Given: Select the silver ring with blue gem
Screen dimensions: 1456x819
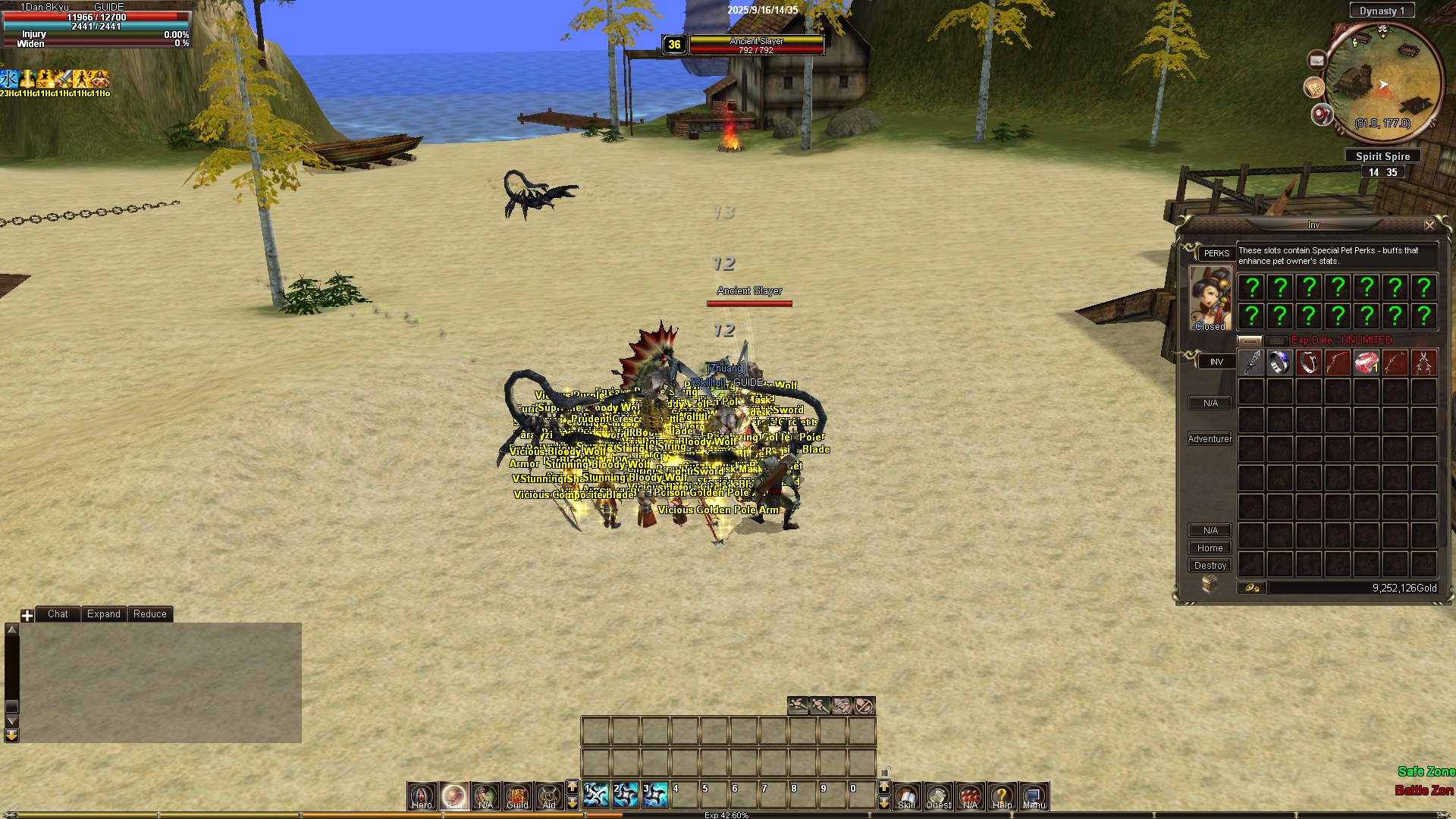Looking at the screenshot, I should (x=1279, y=362).
